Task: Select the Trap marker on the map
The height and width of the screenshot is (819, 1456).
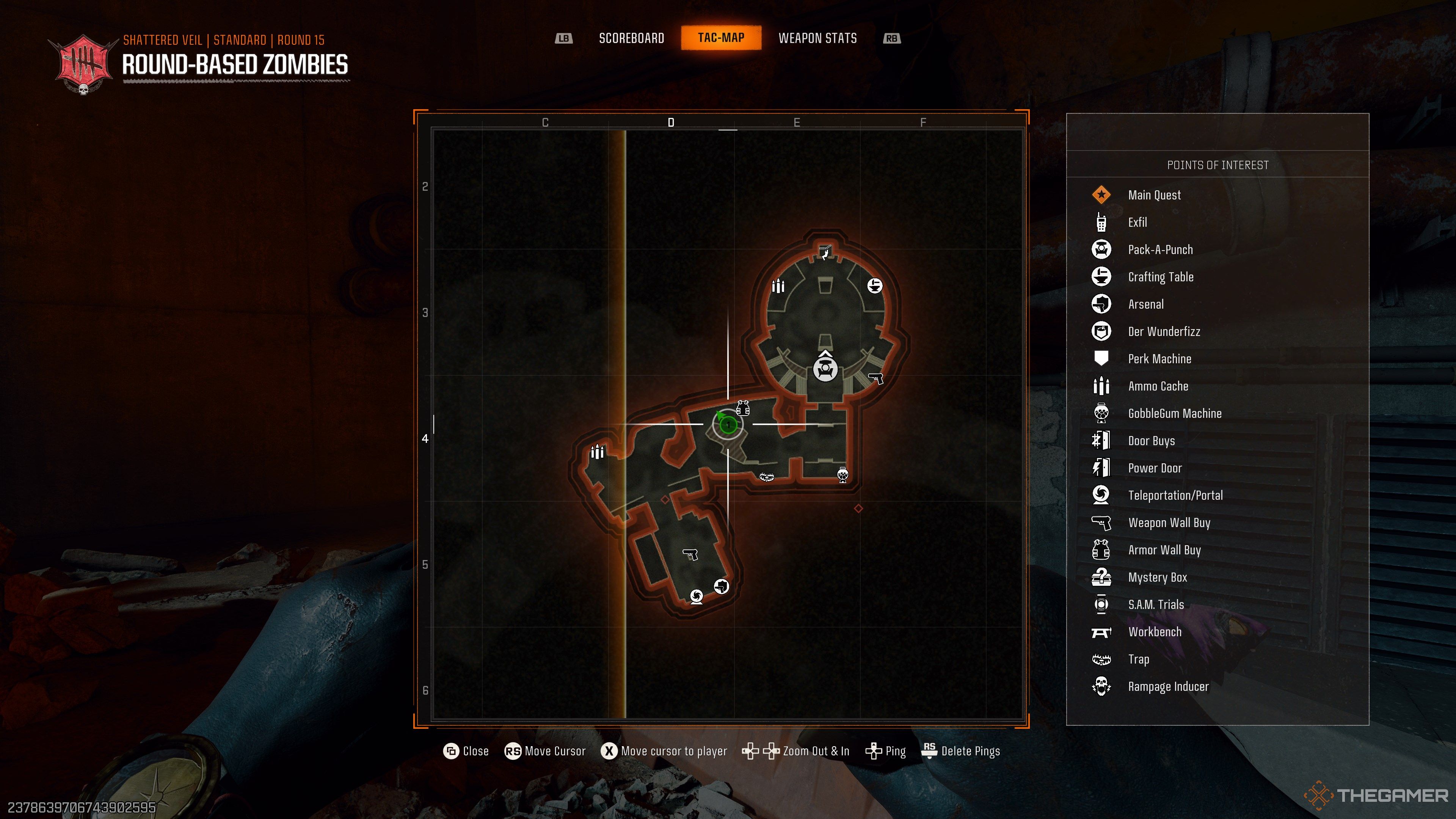Action: tap(766, 477)
